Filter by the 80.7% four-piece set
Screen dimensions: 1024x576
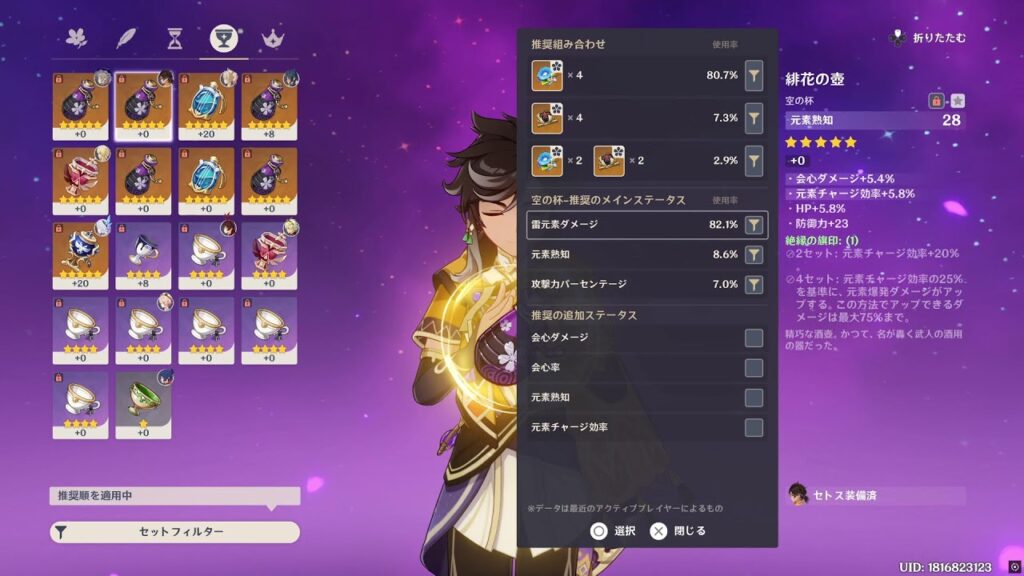pyautogui.click(x=754, y=75)
